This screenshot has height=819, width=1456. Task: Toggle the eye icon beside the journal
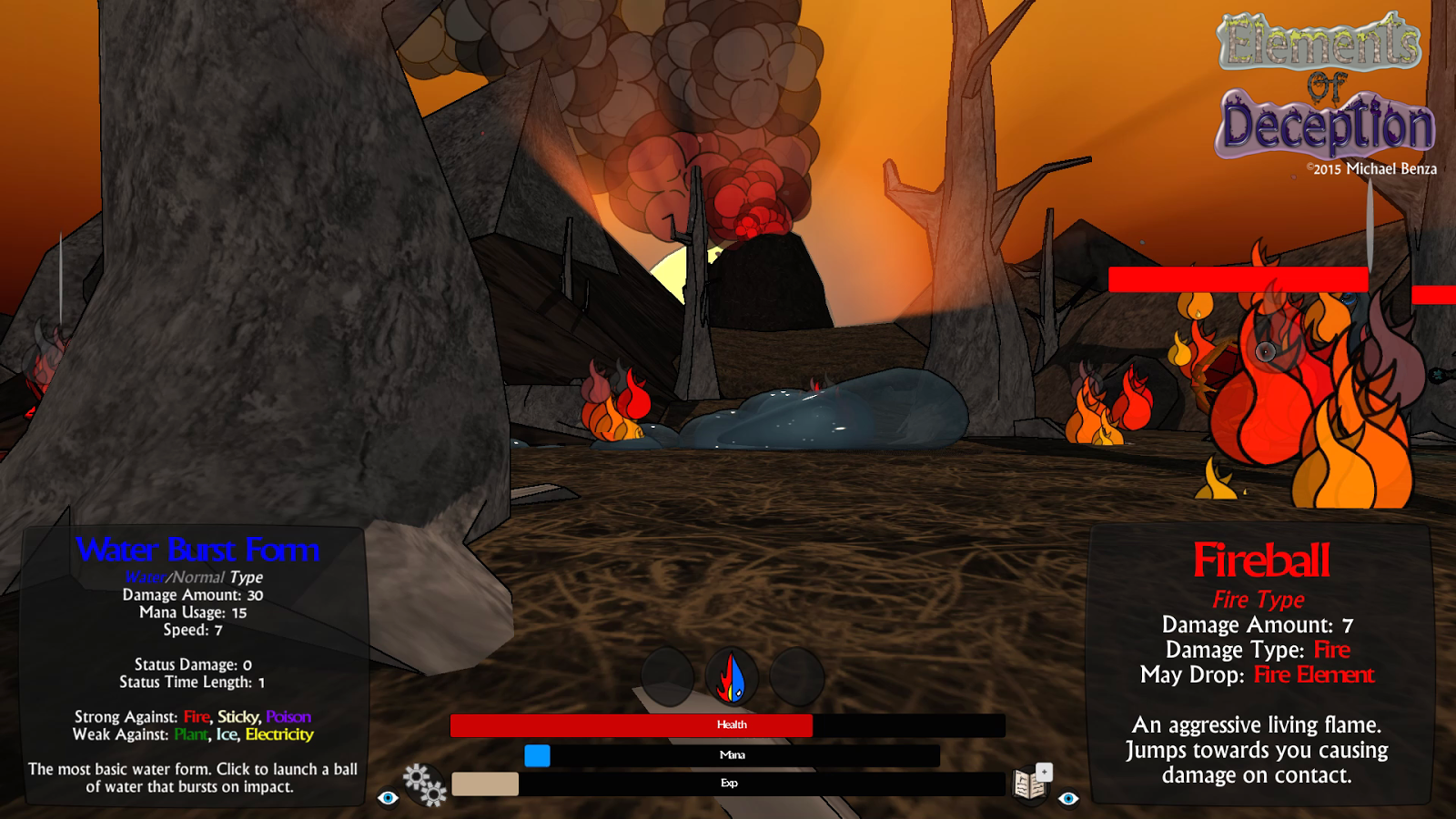pyautogui.click(x=1068, y=798)
